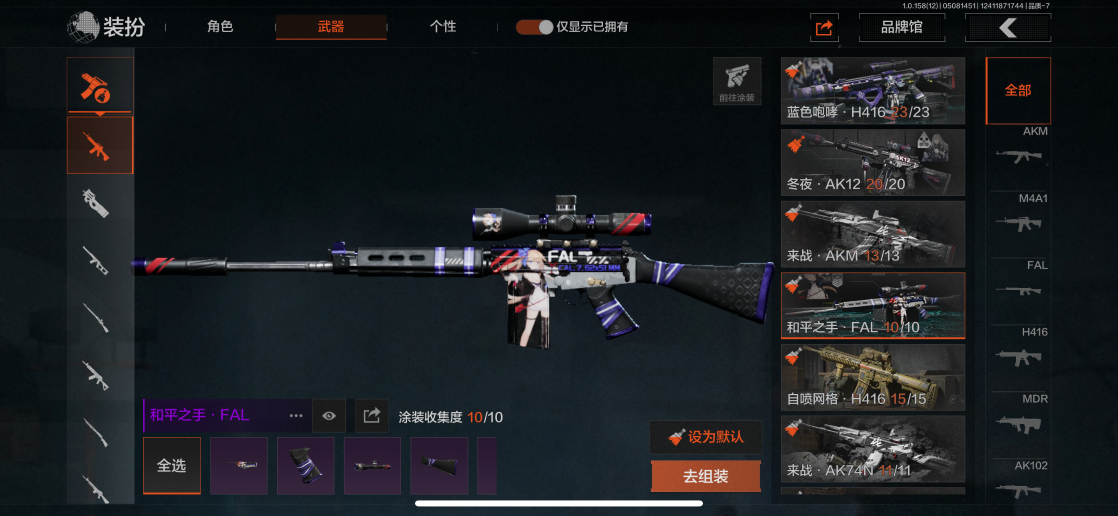Filter skins by M4A1

click(1018, 215)
